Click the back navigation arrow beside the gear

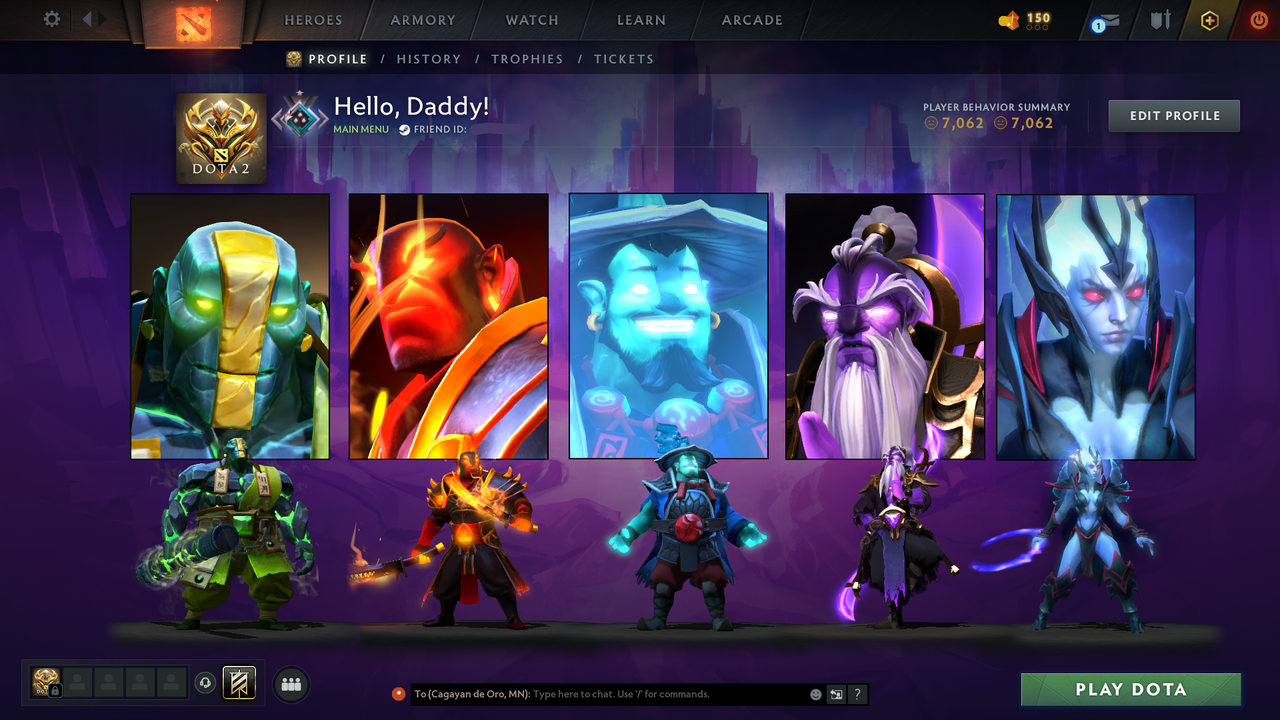[x=88, y=18]
